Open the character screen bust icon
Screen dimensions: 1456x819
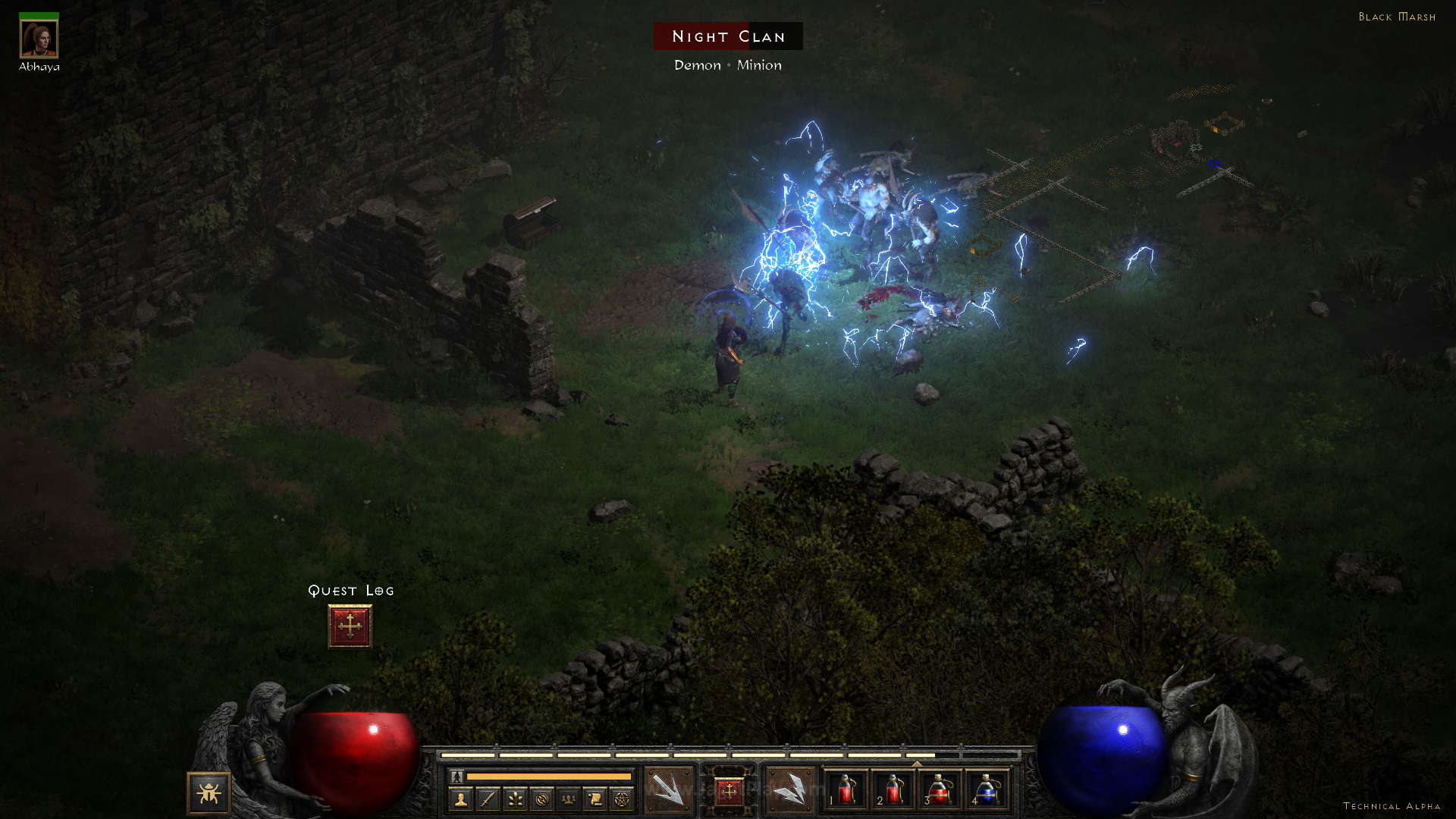point(460,799)
